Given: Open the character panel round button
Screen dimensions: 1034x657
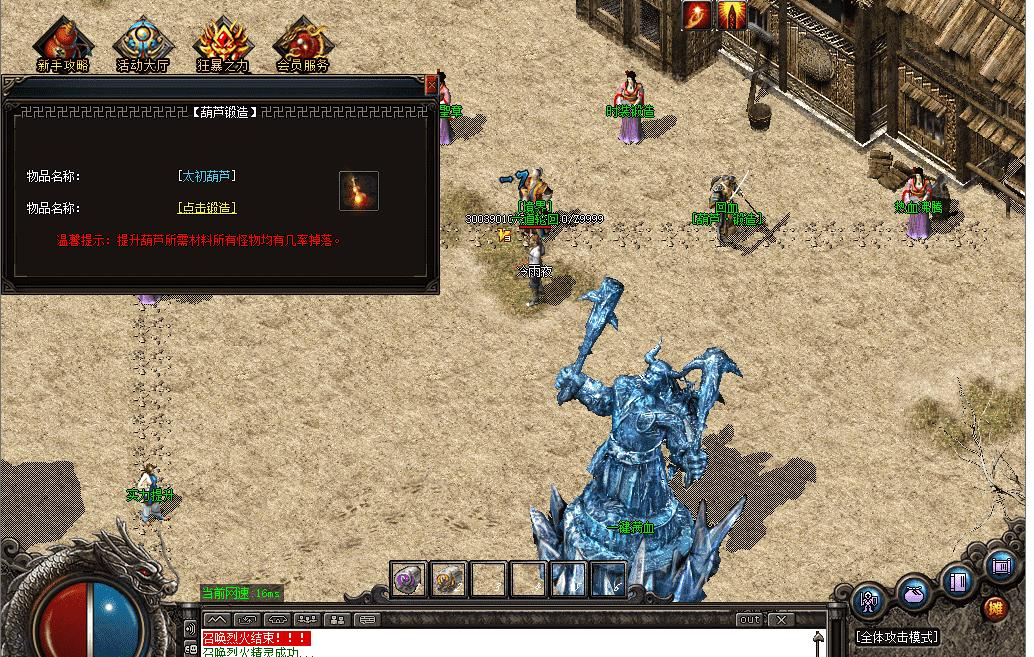Looking at the screenshot, I should (x=870, y=601).
